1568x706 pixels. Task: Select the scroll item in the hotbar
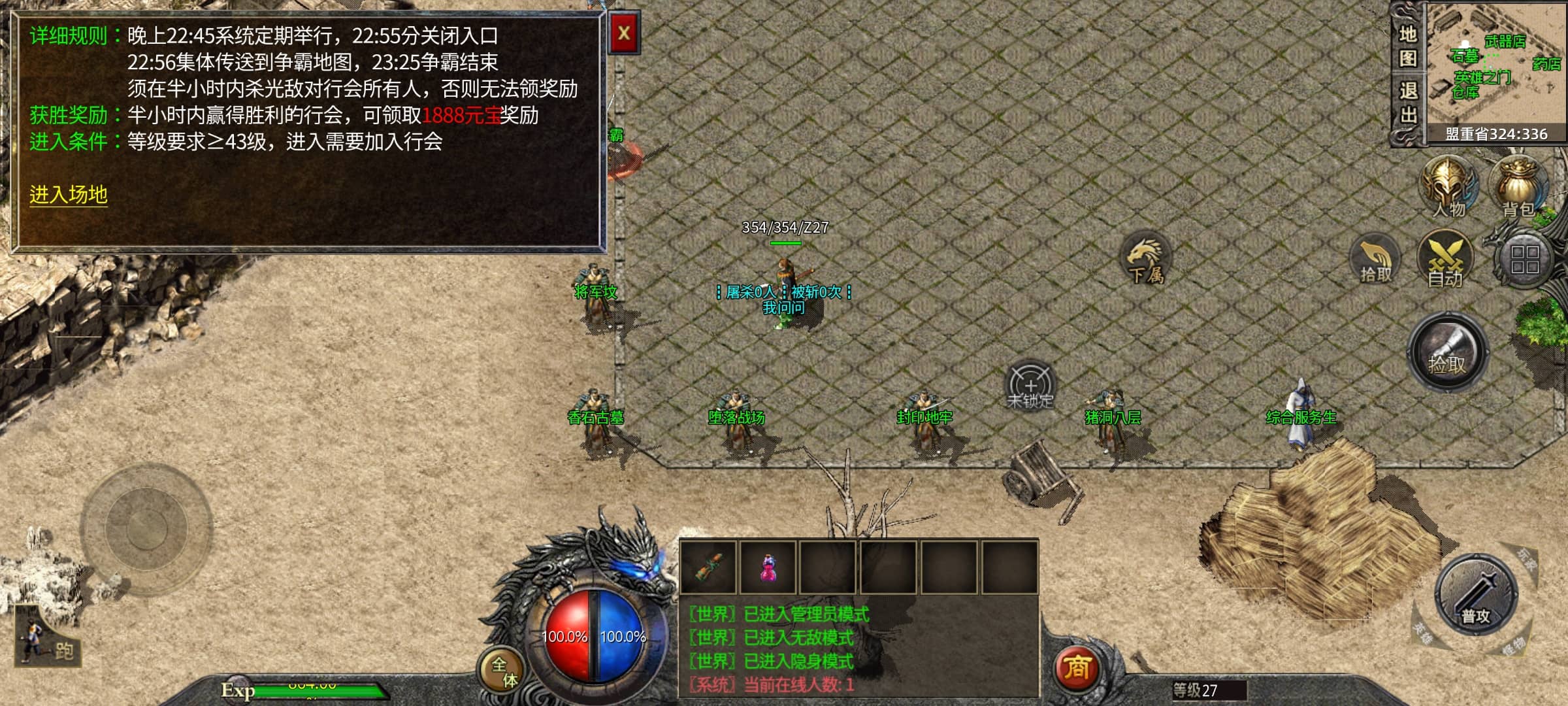[708, 567]
